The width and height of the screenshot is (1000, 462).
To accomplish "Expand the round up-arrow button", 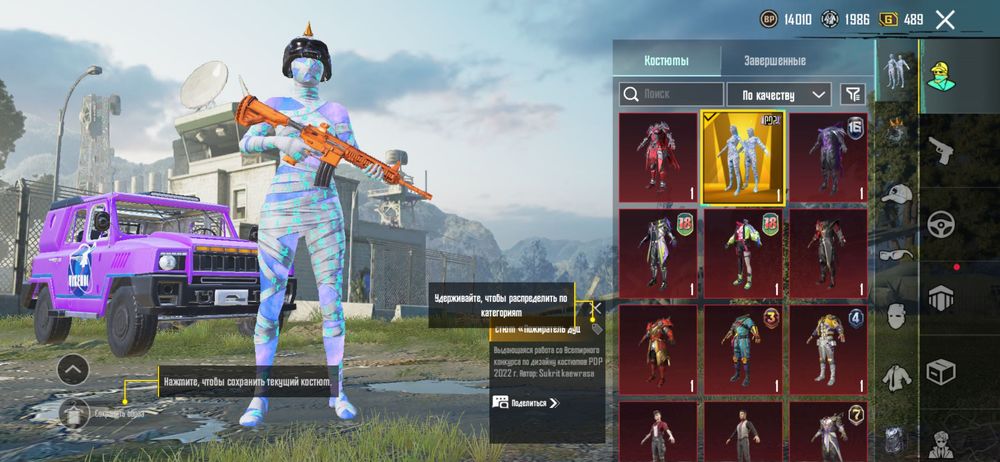I will coord(73,370).
